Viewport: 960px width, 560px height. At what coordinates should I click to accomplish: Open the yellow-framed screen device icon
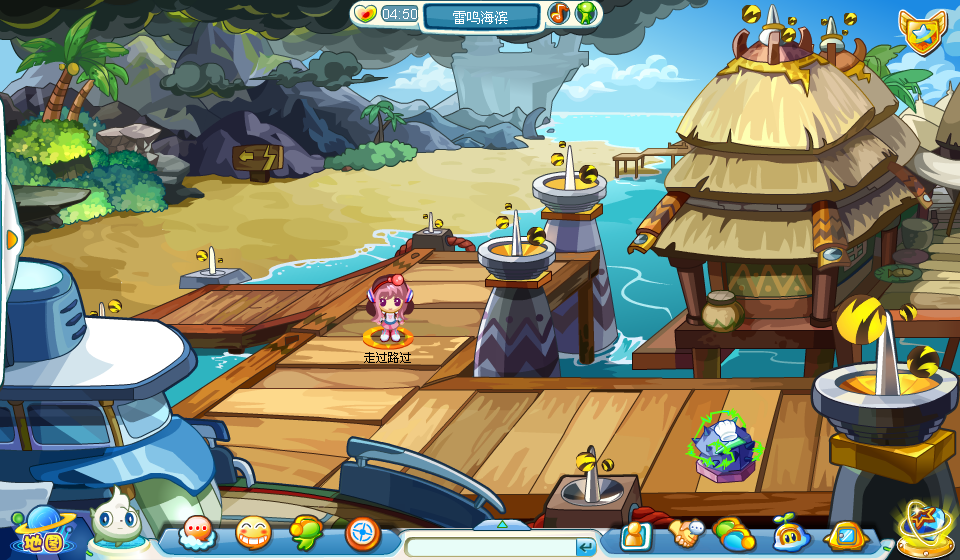tap(845, 535)
